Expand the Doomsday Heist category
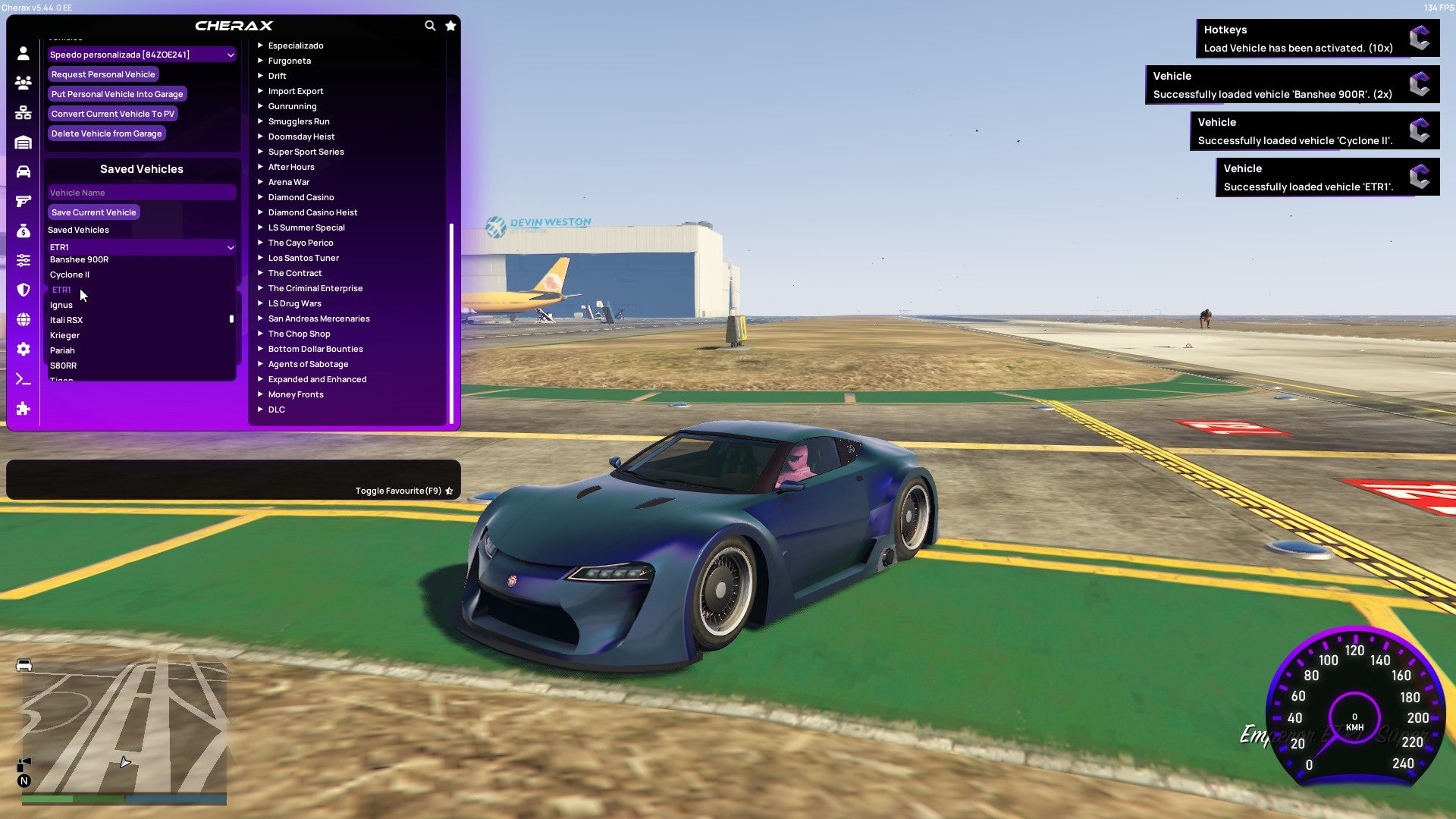This screenshot has width=1456, height=819. point(300,136)
